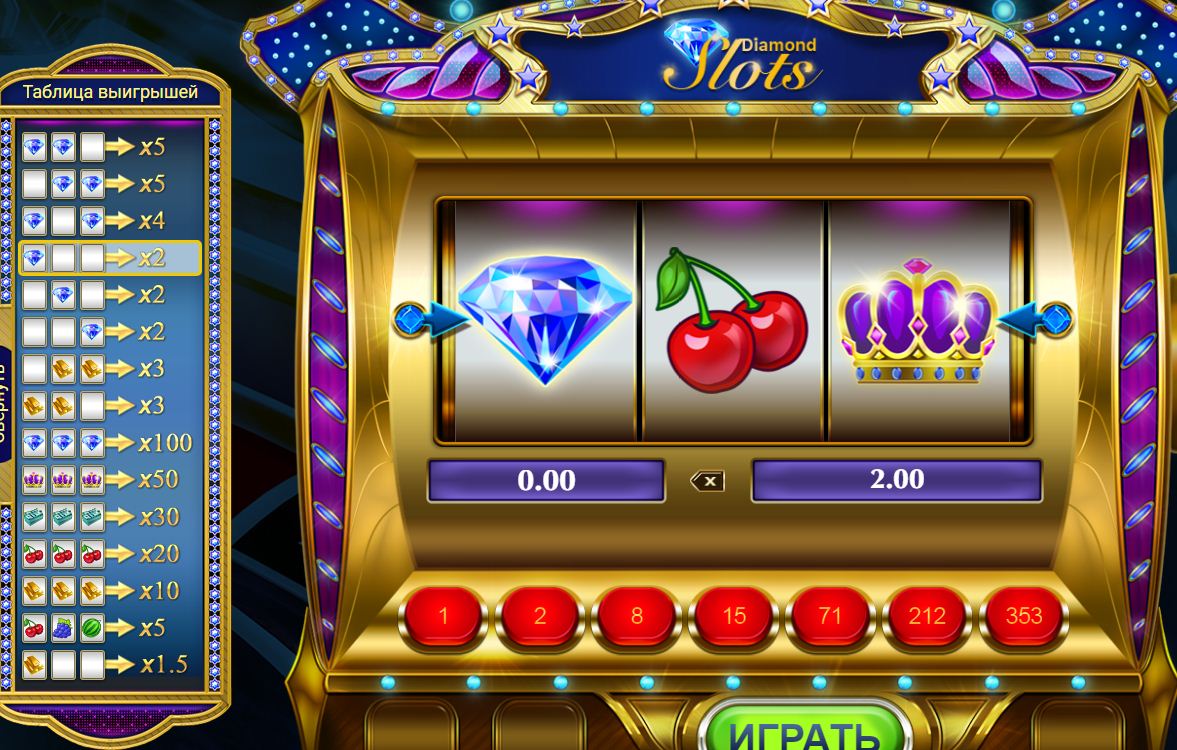Select the three cherries x20 paytable row
This screenshot has width=1177, height=750.
[109, 554]
